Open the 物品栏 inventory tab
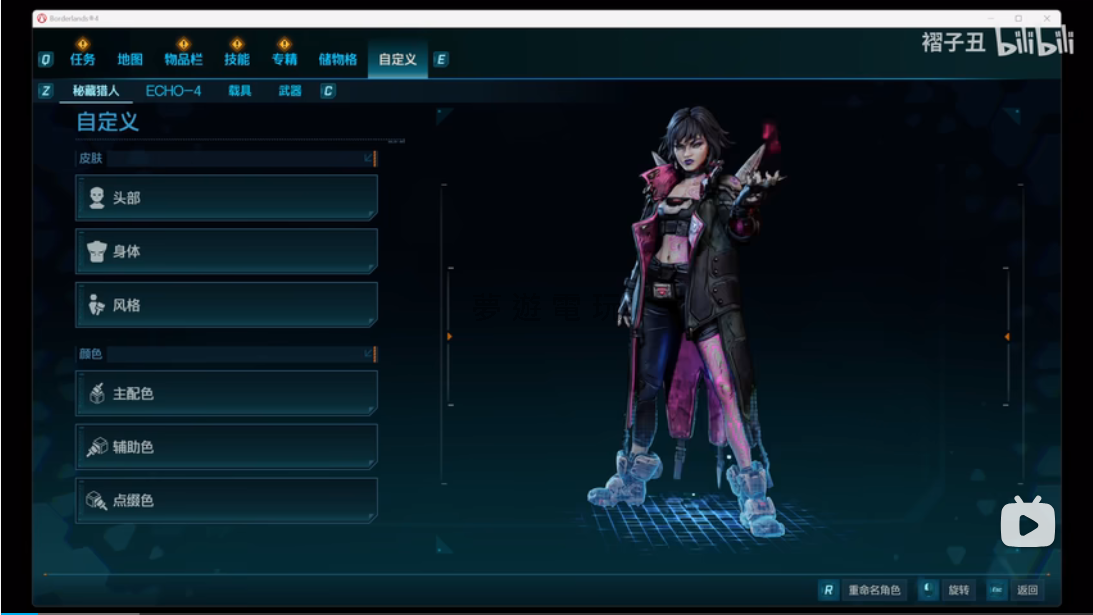This screenshot has height=615, width=1093. coord(183,60)
